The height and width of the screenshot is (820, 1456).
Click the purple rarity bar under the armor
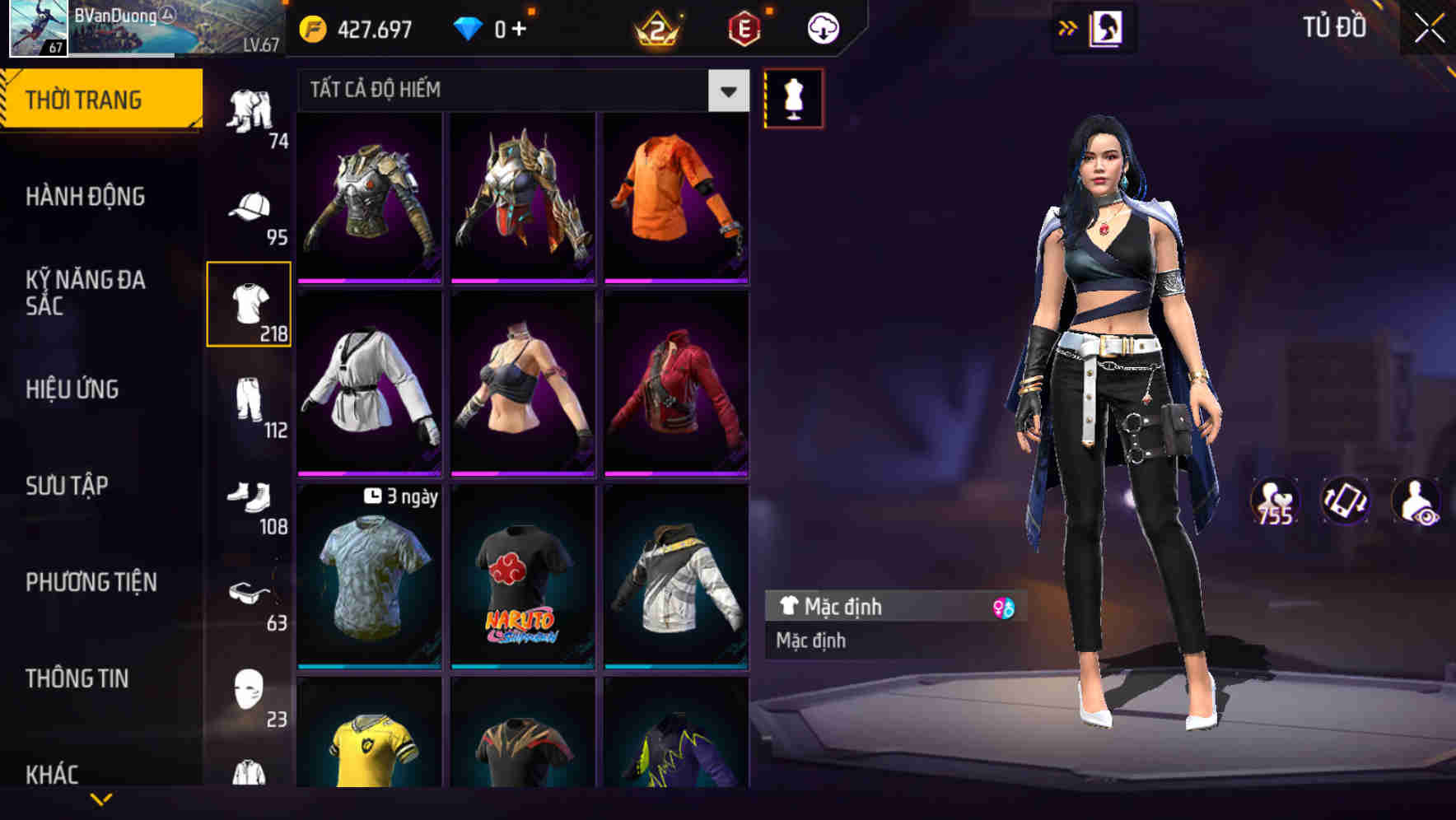pyautogui.click(x=369, y=280)
